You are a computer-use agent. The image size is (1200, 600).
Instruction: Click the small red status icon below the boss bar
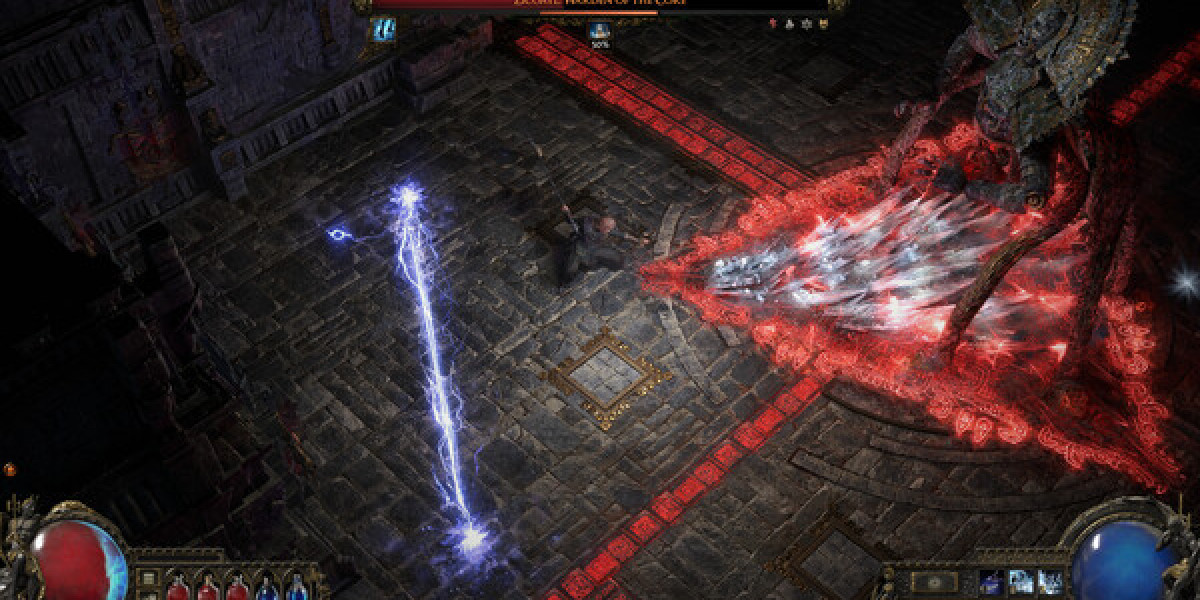pos(772,21)
